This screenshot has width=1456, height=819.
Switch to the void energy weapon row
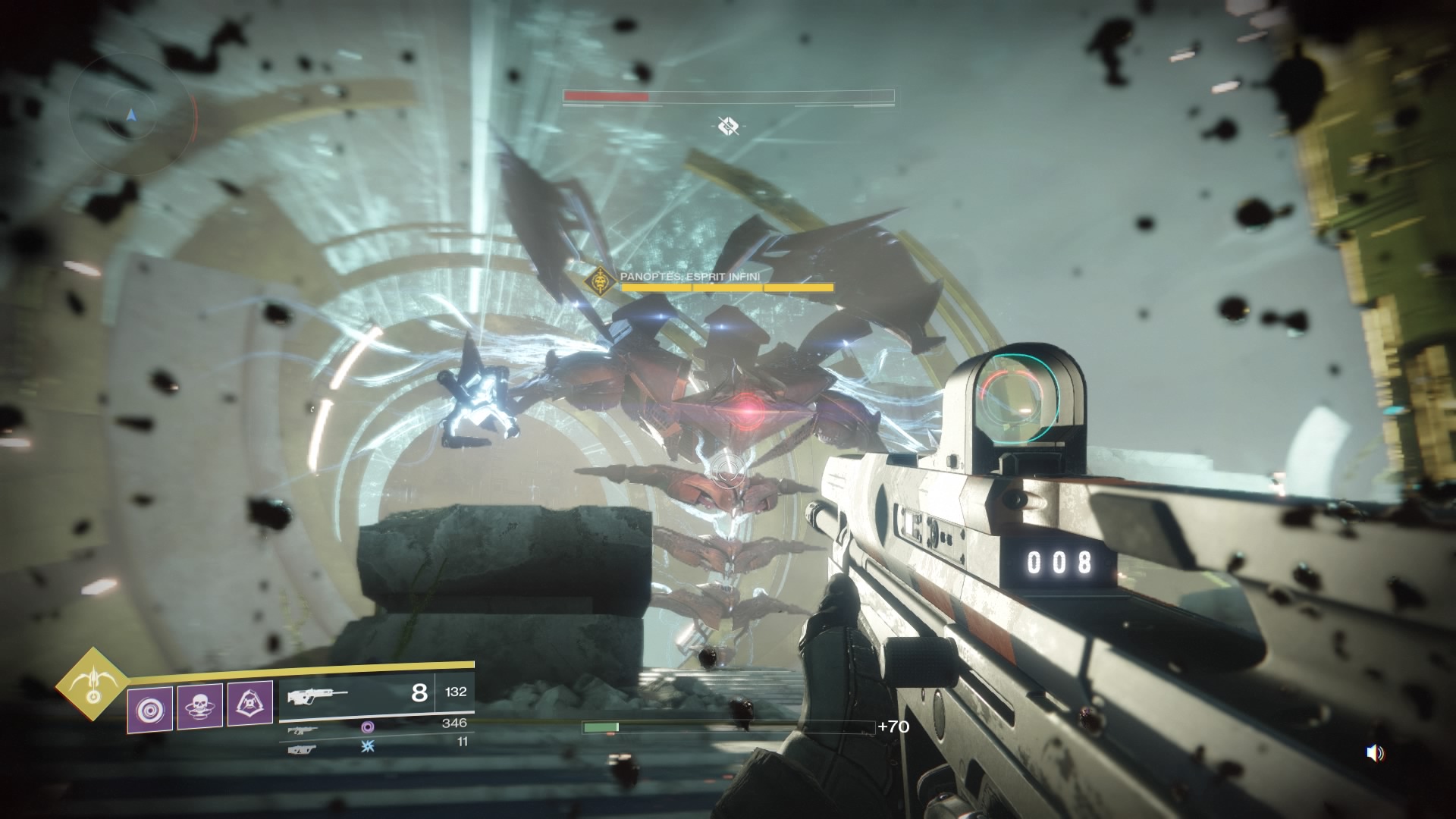(x=377, y=726)
